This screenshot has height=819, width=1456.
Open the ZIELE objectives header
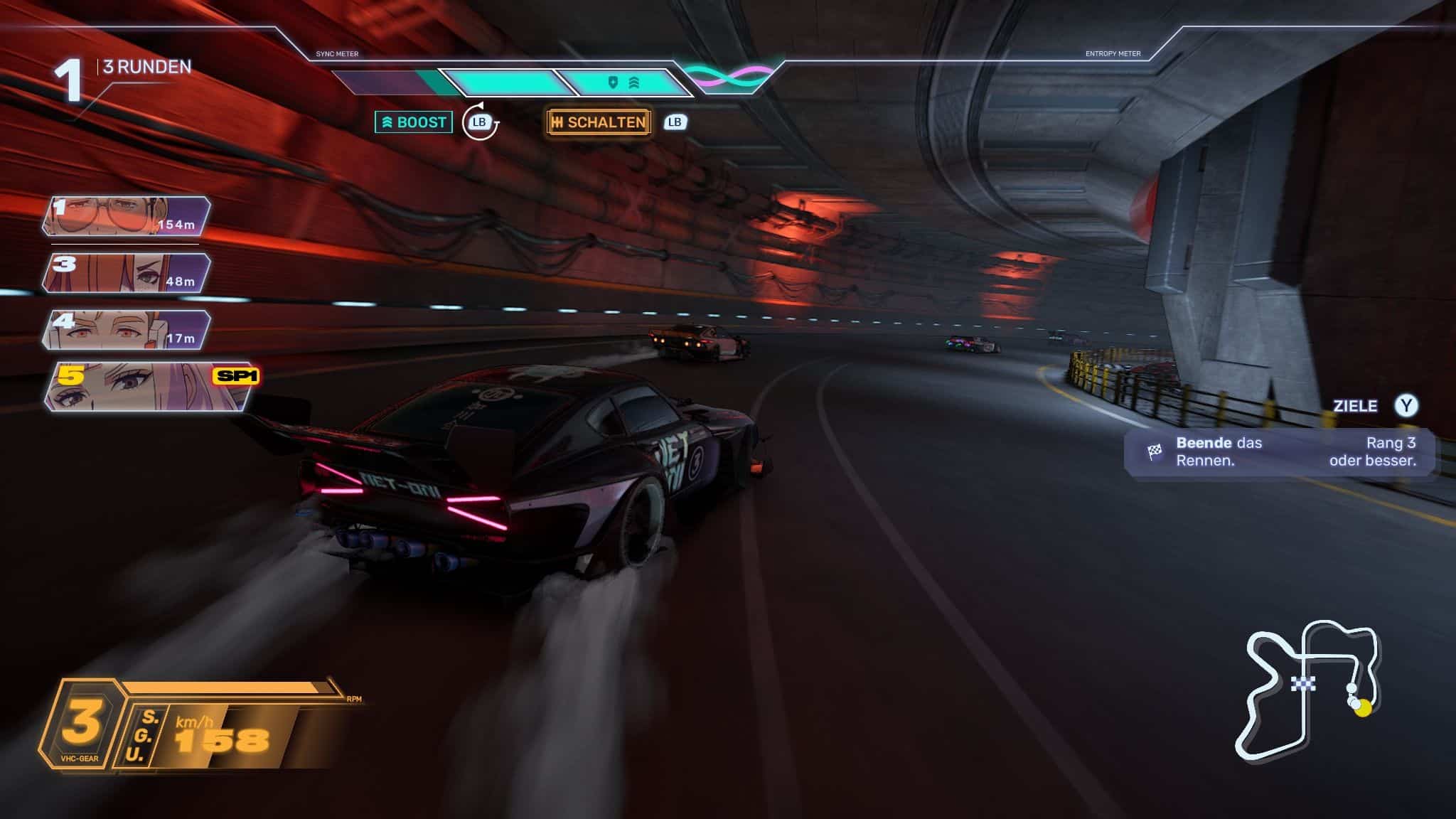click(x=1354, y=406)
